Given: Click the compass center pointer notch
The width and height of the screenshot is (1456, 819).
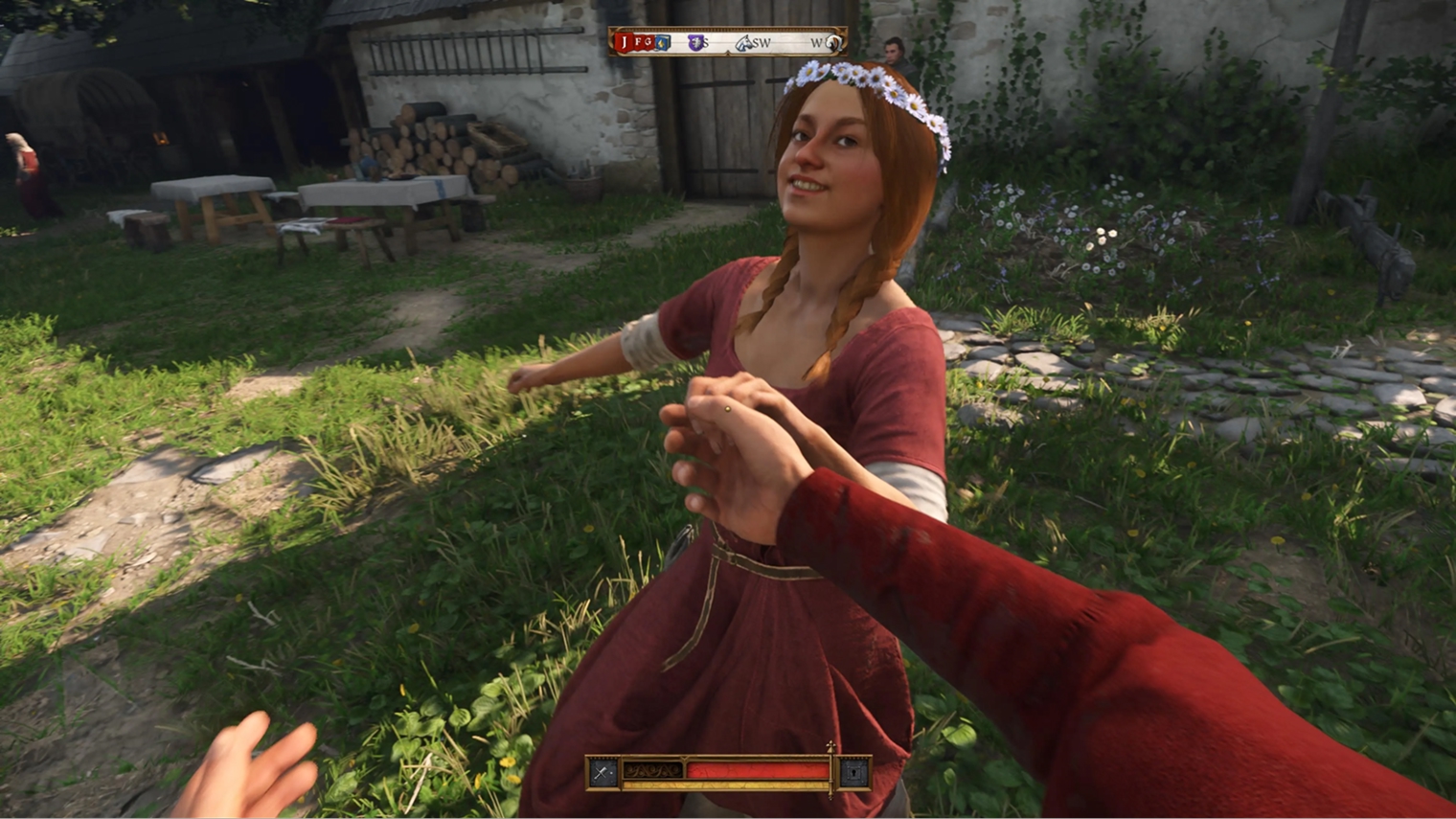Looking at the screenshot, I should click(x=728, y=53).
